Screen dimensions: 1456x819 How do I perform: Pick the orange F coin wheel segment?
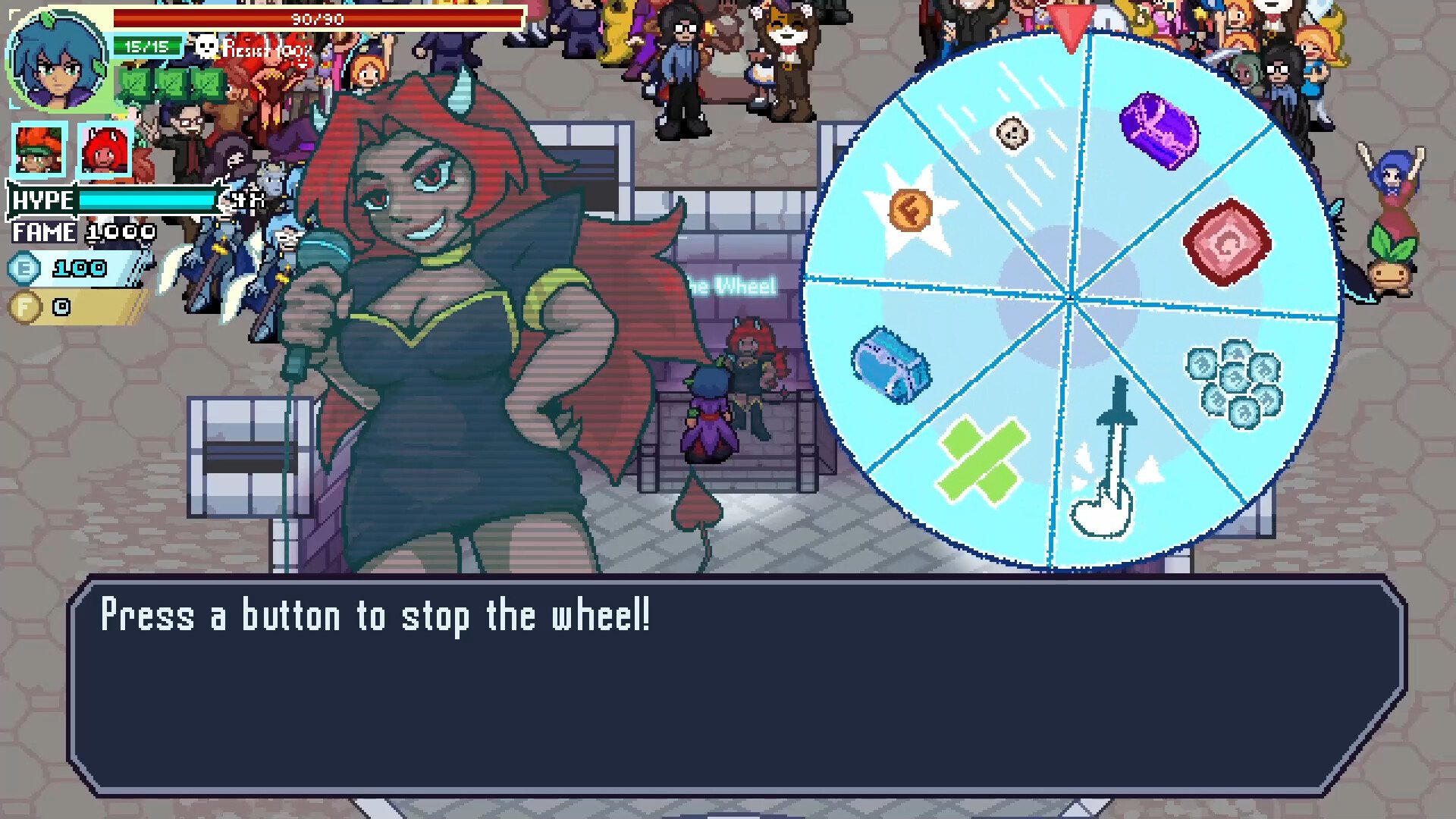[x=910, y=211]
